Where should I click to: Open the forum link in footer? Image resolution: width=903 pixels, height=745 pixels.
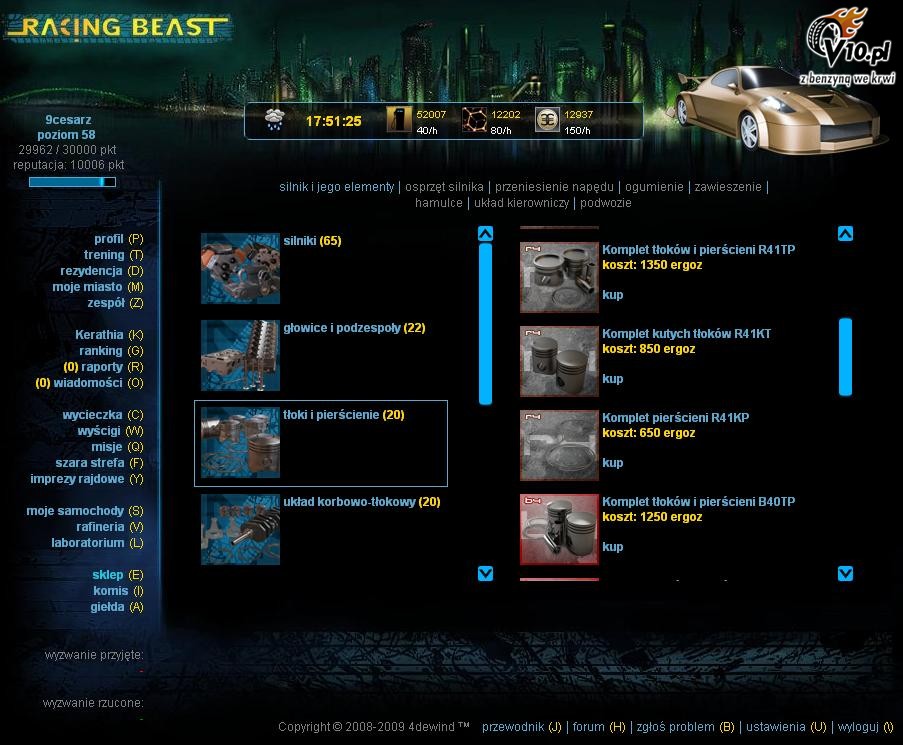point(589,727)
